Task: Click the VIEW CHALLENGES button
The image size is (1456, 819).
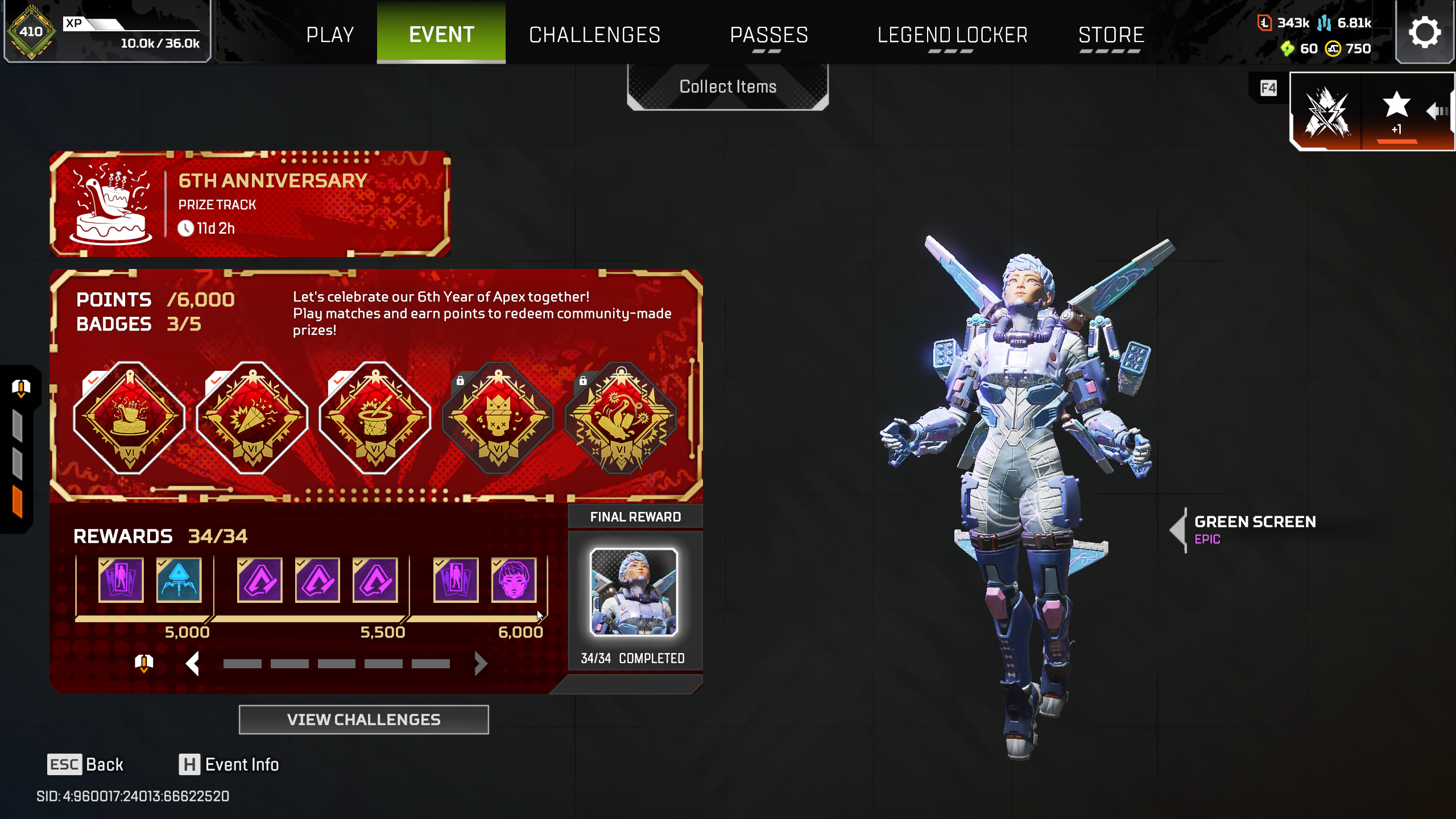Action: click(363, 719)
